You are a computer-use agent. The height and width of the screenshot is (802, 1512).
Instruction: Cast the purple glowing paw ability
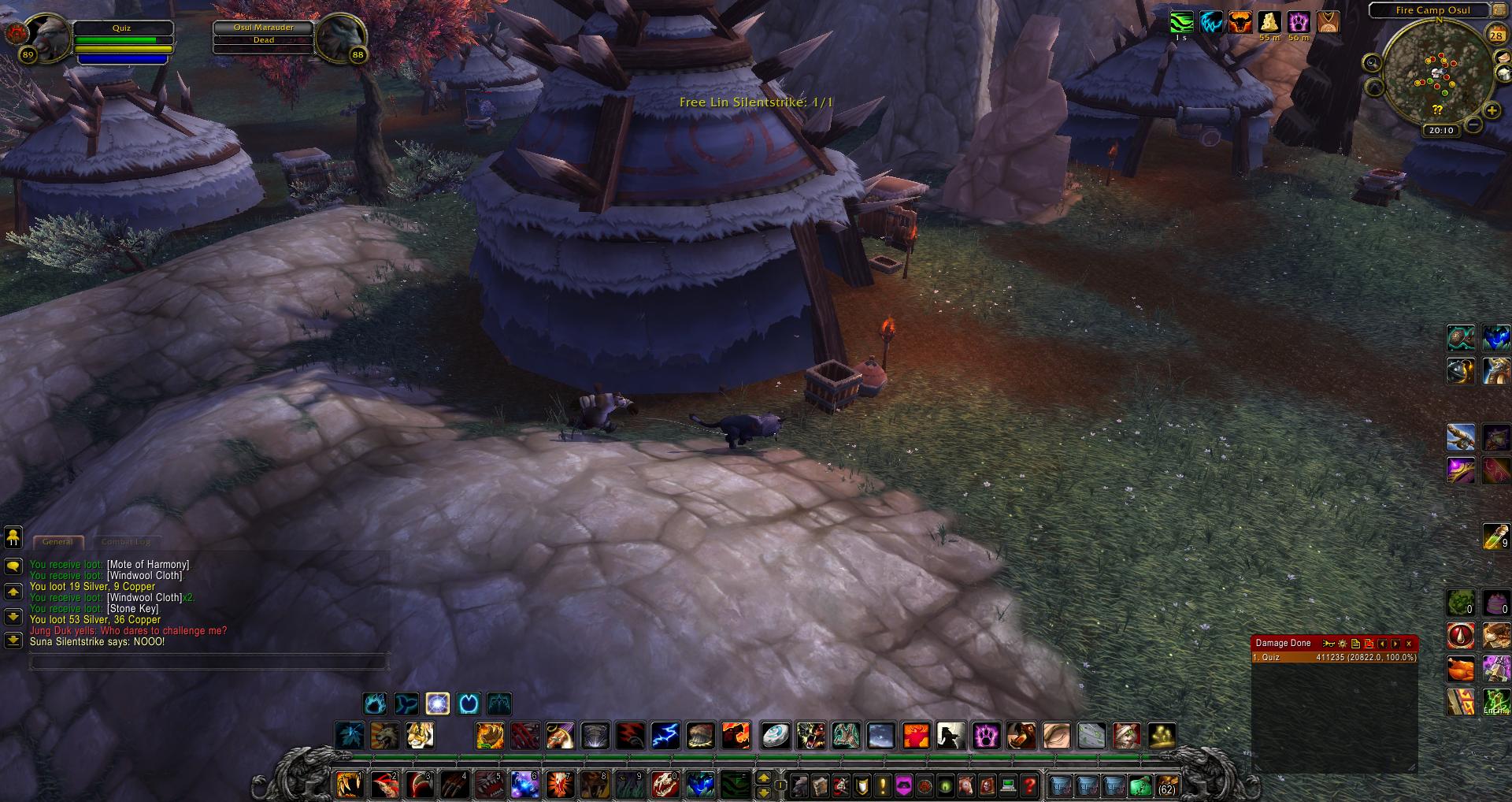coord(986,736)
